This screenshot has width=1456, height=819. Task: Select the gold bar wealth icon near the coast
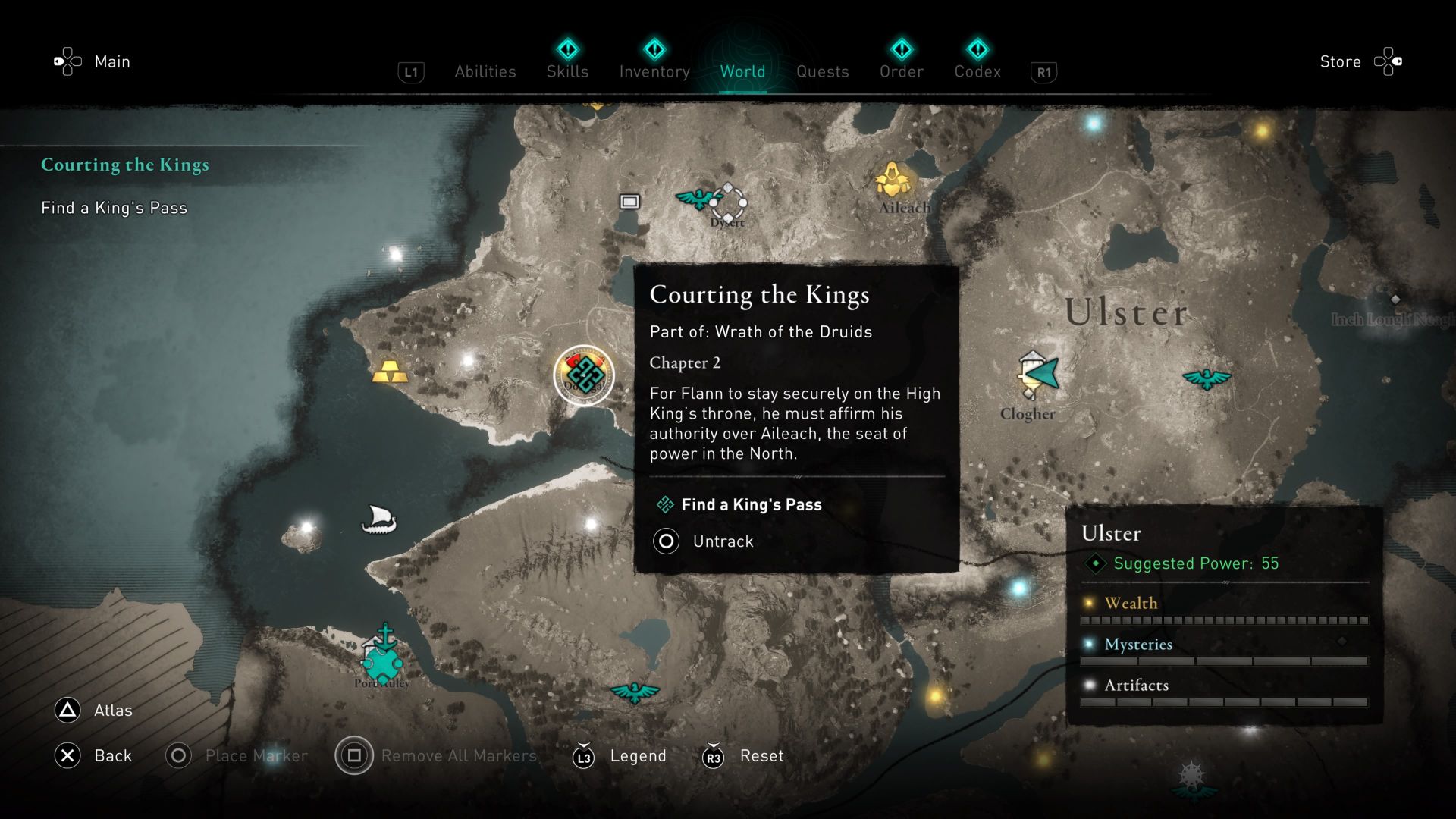click(391, 371)
